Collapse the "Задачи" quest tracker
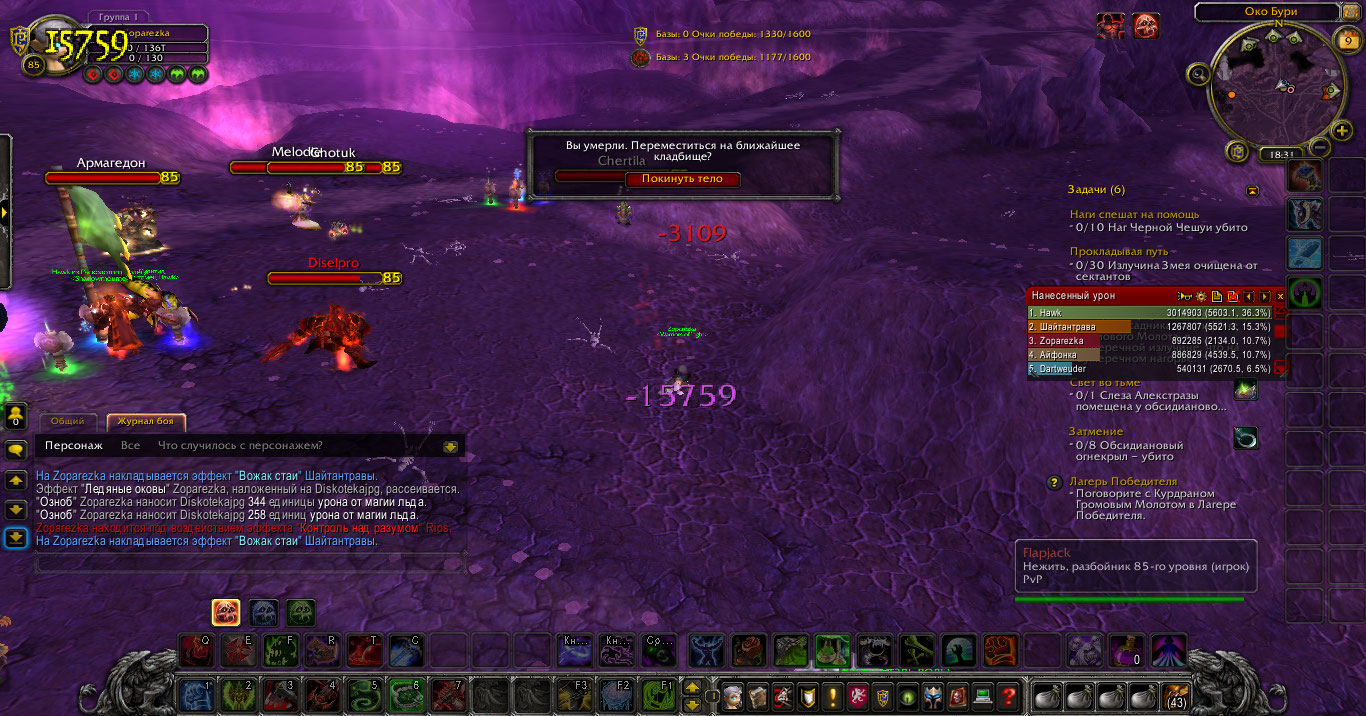Image resolution: width=1366 pixels, height=716 pixels. pos(1252,190)
